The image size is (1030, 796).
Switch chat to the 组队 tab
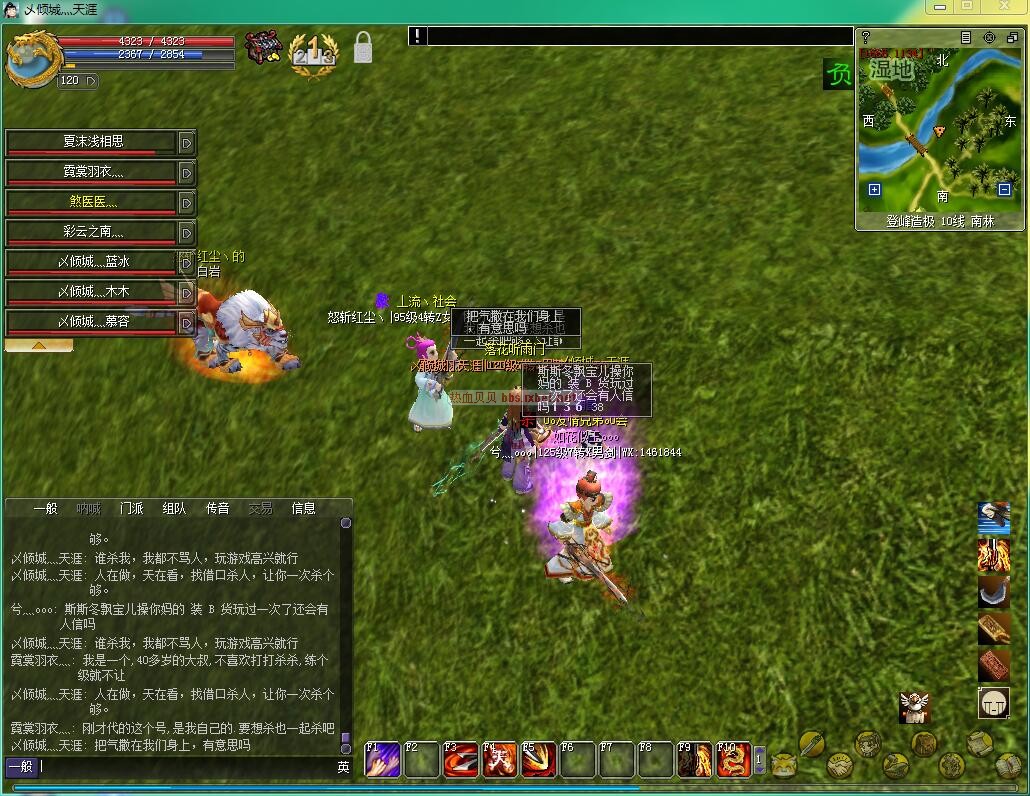pos(174,508)
